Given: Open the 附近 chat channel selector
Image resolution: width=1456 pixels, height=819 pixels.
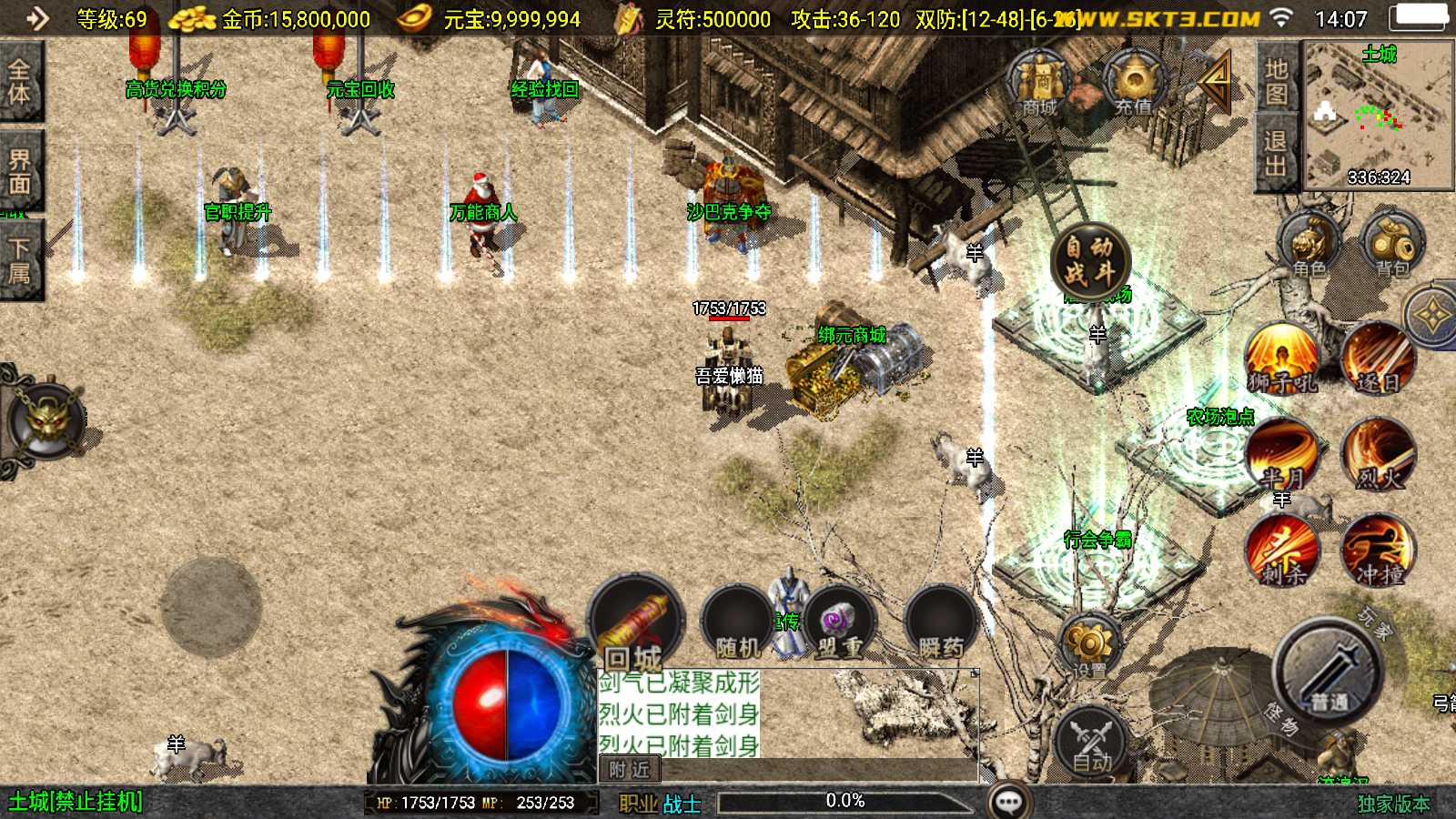Looking at the screenshot, I should click(630, 770).
